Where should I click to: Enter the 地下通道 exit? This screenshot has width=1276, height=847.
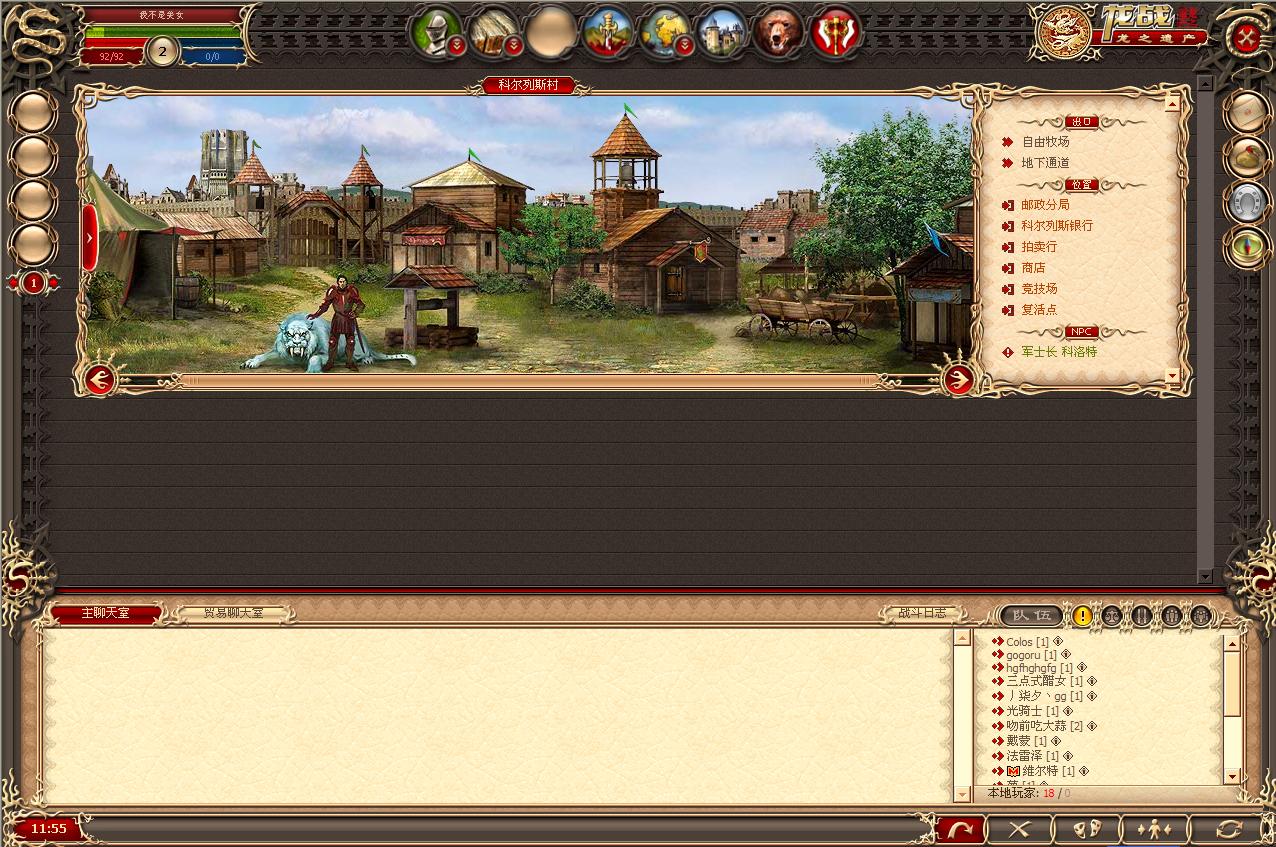[x=1045, y=163]
